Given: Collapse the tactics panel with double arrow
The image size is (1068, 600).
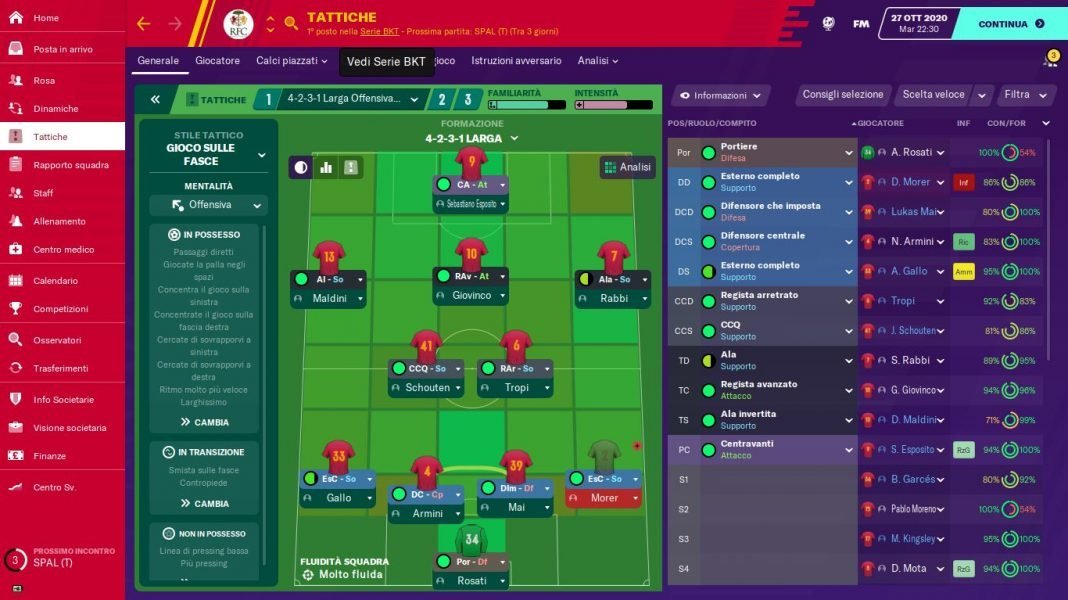Looking at the screenshot, I should pyautogui.click(x=155, y=99).
